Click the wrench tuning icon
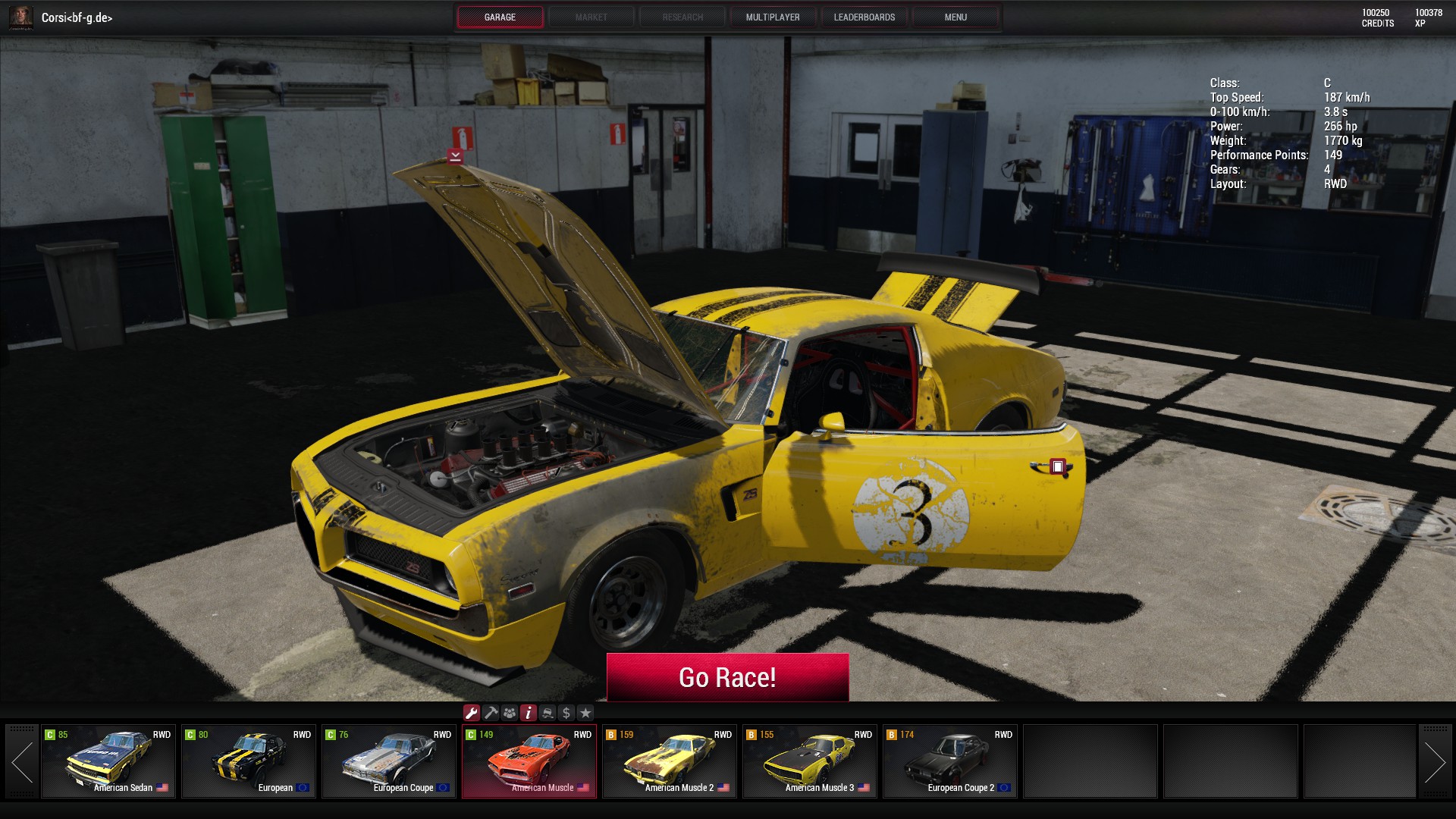This screenshot has height=819, width=1456. [472, 713]
